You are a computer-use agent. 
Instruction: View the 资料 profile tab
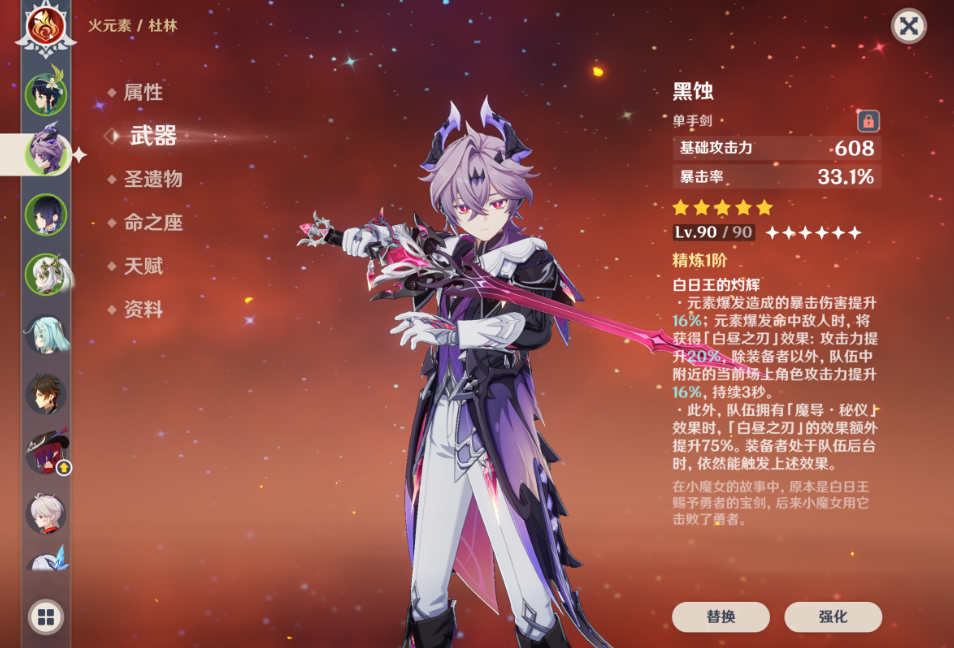(x=143, y=310)
